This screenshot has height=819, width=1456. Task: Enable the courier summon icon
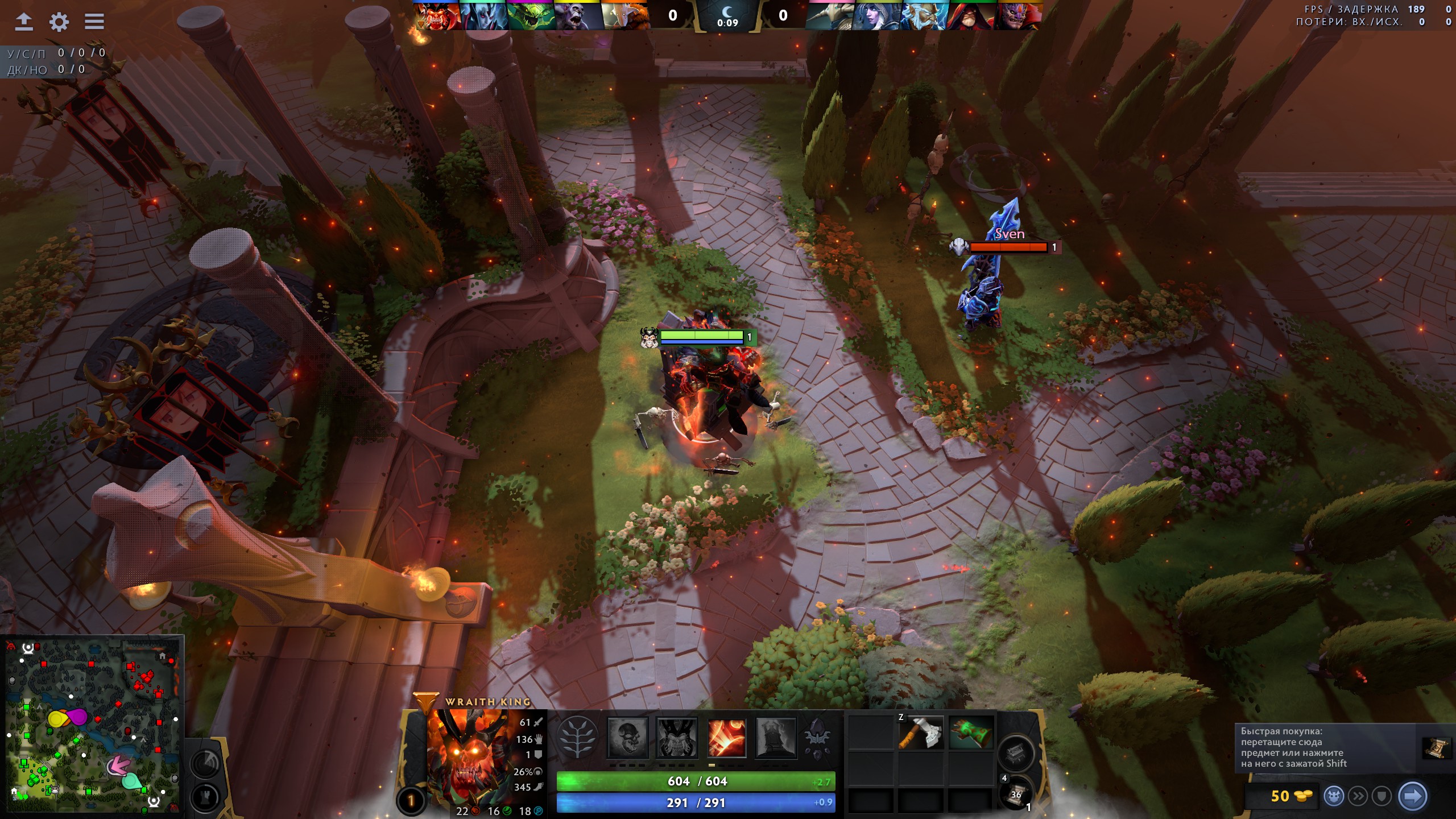(1334, 795)
